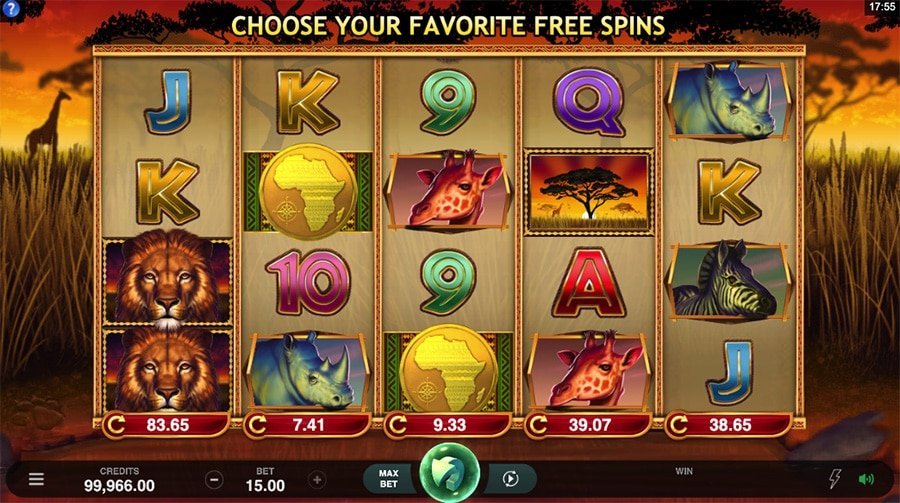The image size is (900, 503).
Task: Open the hamburger menu
Action: point(36,479)
